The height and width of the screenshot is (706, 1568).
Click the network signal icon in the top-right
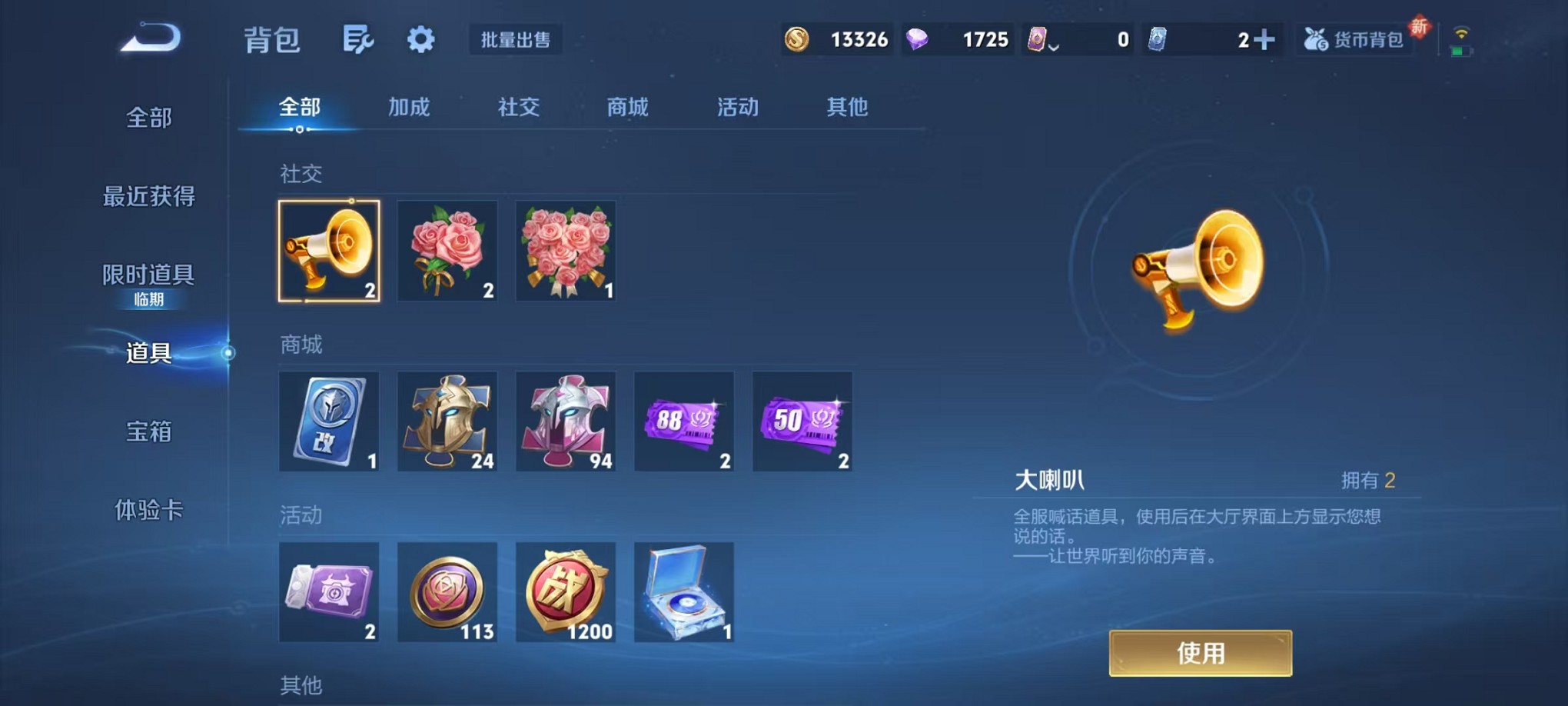pyautogui.click(x=1462, y=34)
